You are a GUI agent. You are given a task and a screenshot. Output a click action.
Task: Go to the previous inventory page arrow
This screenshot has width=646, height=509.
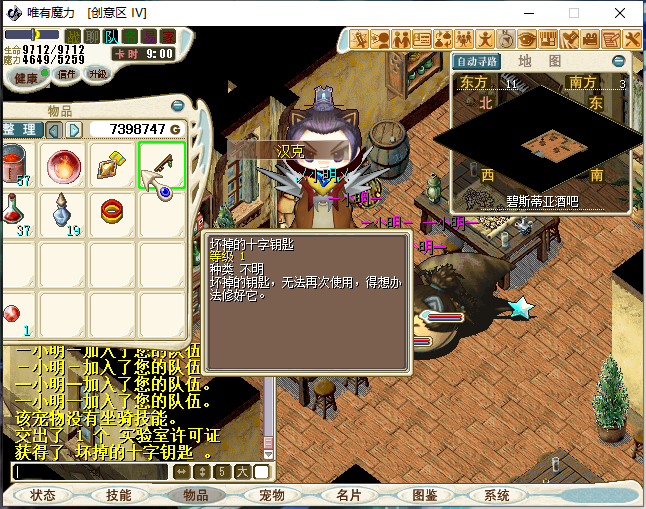tap(54, 130)
